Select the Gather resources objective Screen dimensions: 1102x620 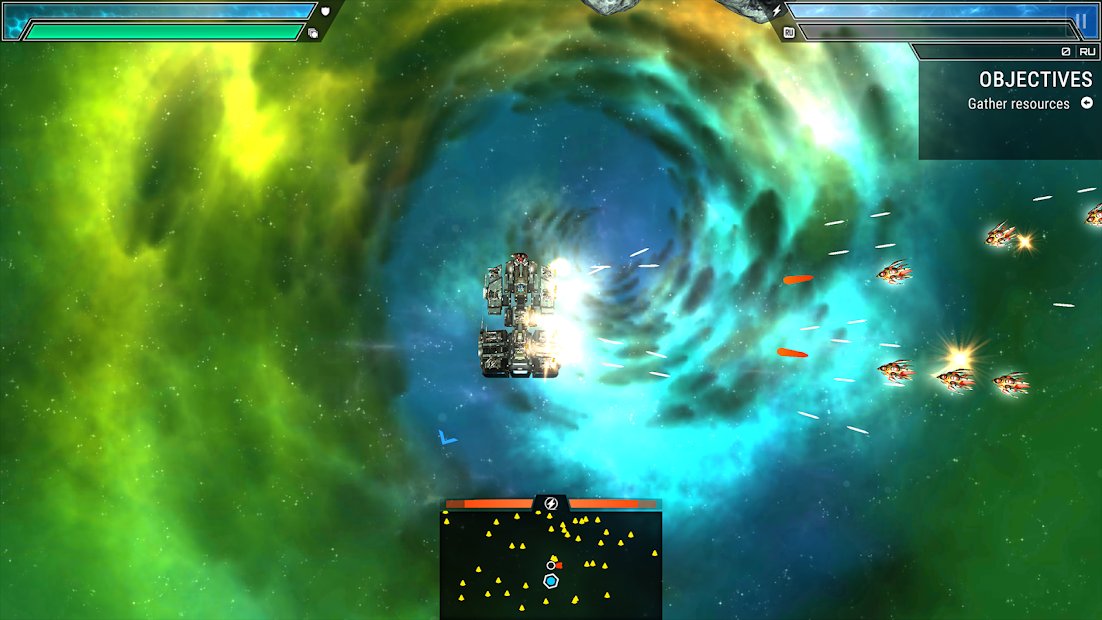tap(1018, 104)
